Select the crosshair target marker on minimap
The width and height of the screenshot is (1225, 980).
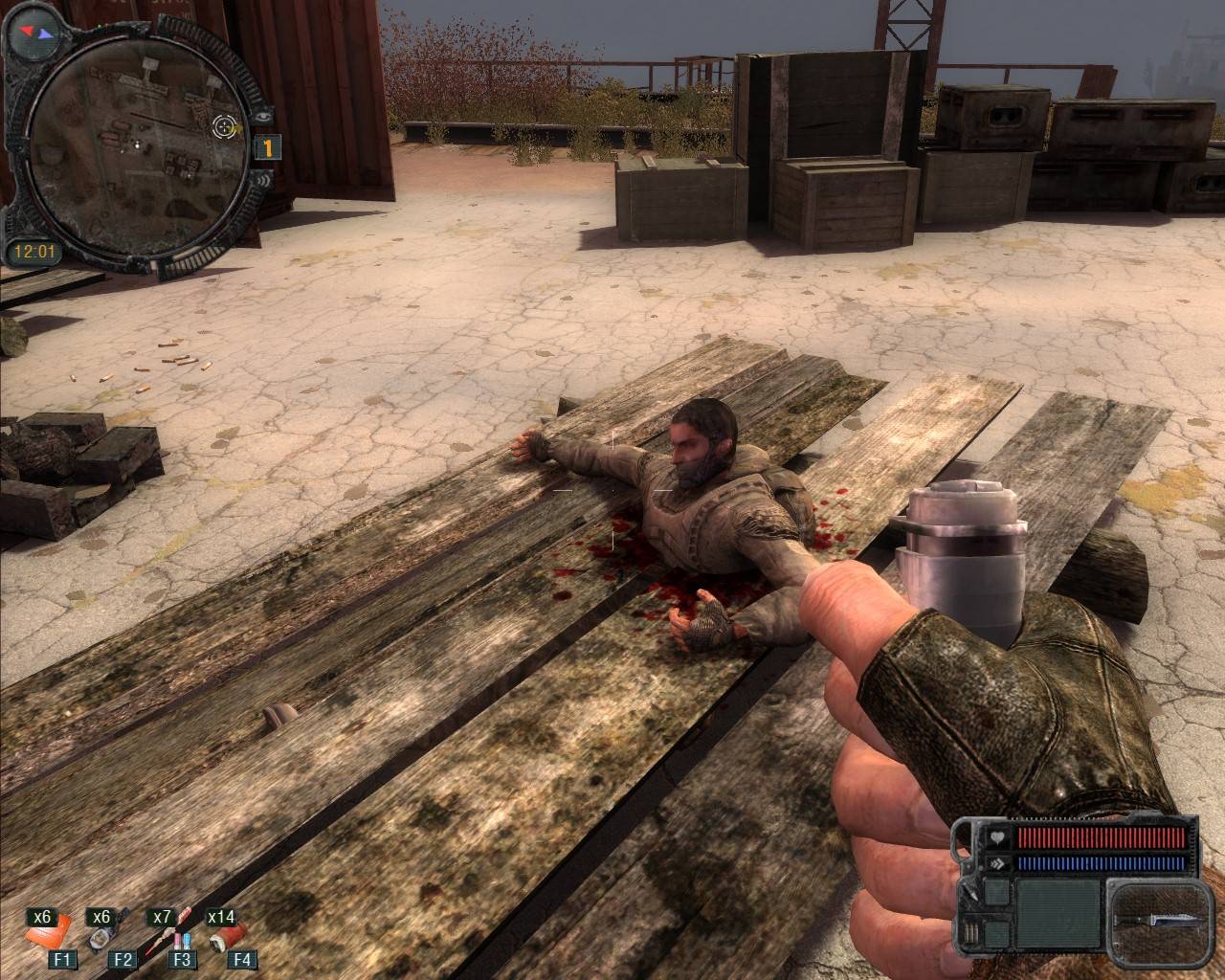click(226, 125)
